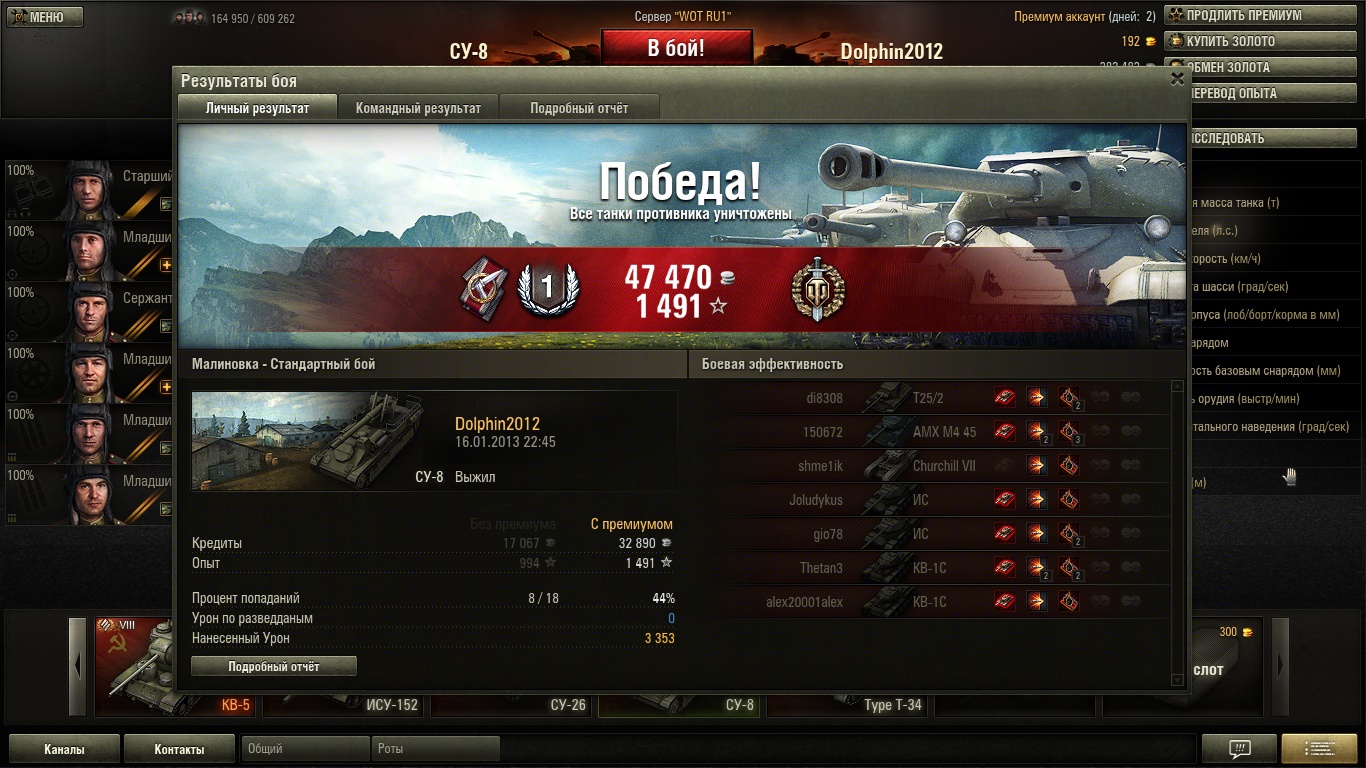Open the Каналы chat channels button
The width and height of the screenshot is (1366, 768).
[64, 749]
